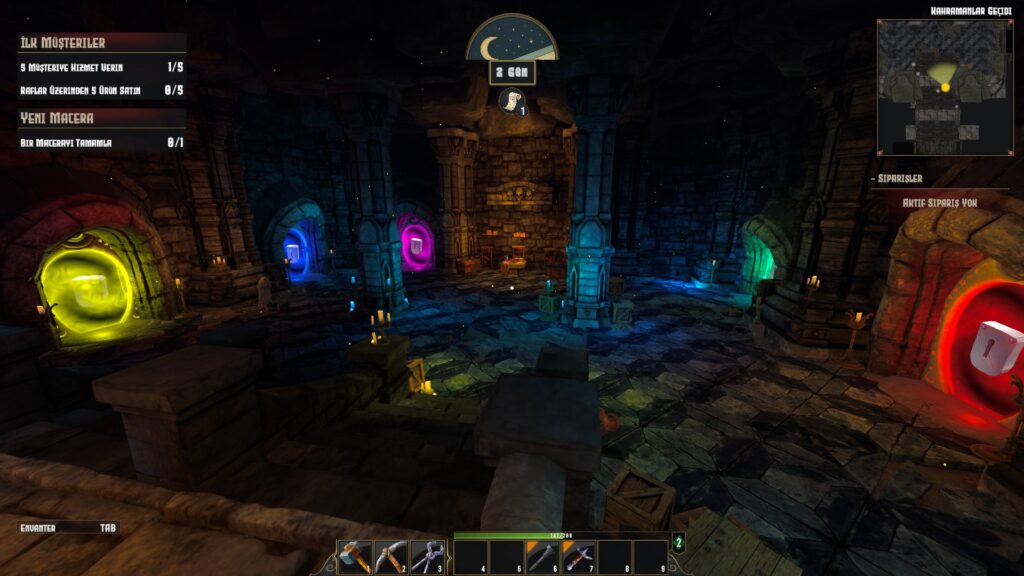Open the Envanter inventory label
The height and width of the screenshot is (576, 1024).
[x=40, y=527]
